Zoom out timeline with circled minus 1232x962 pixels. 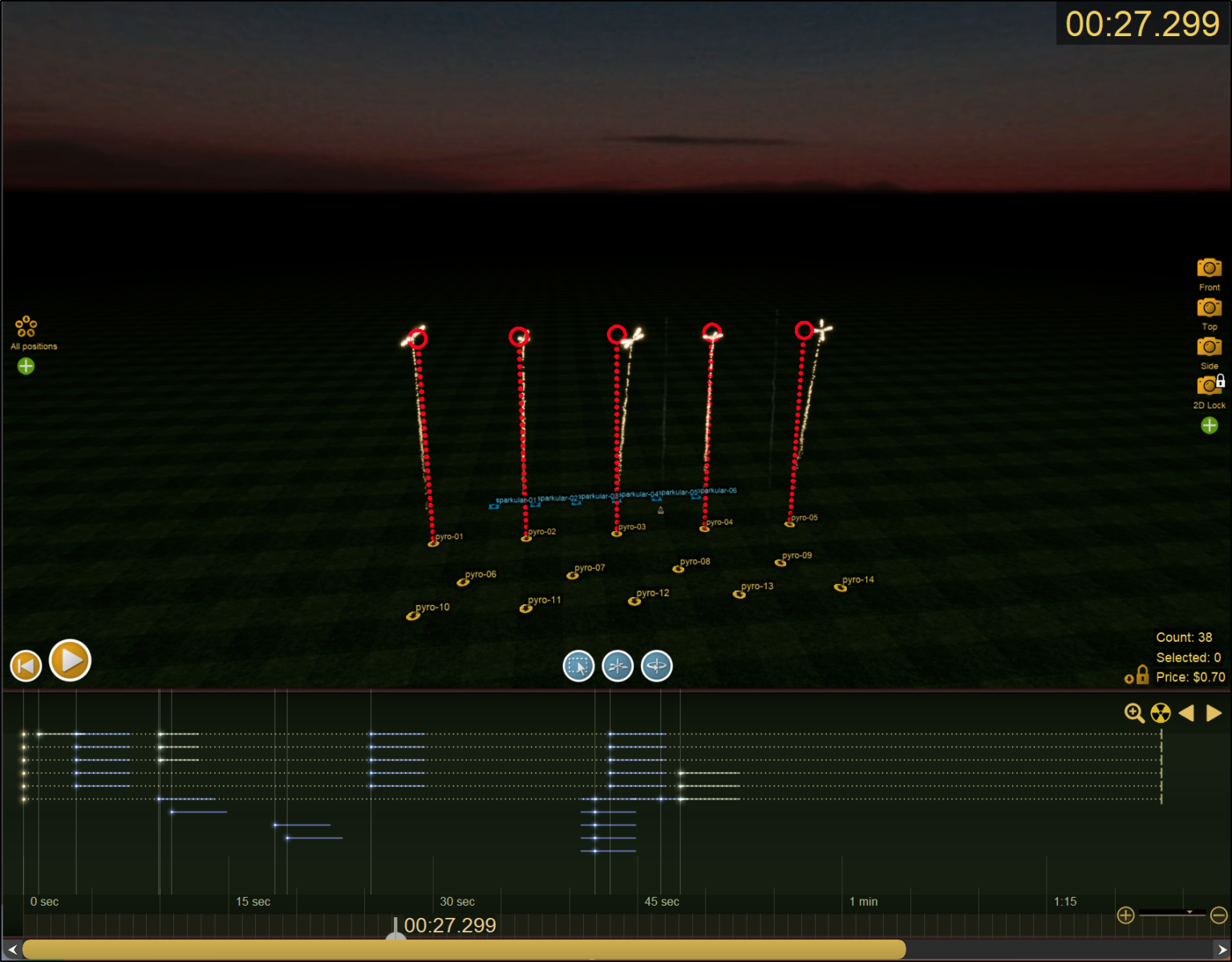click(x=1218, y=915)
